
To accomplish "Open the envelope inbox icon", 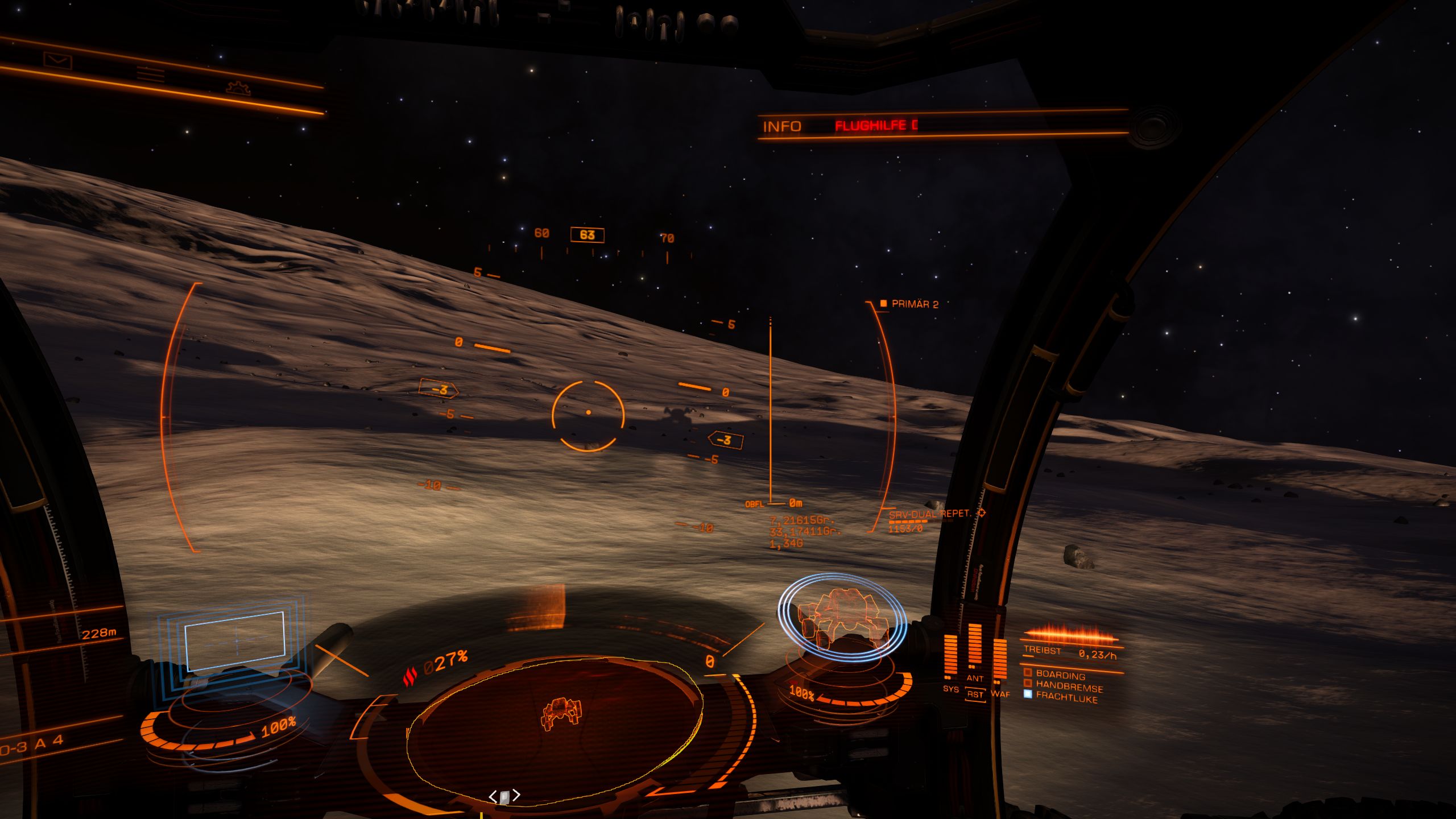I will [x=58, y=60].
